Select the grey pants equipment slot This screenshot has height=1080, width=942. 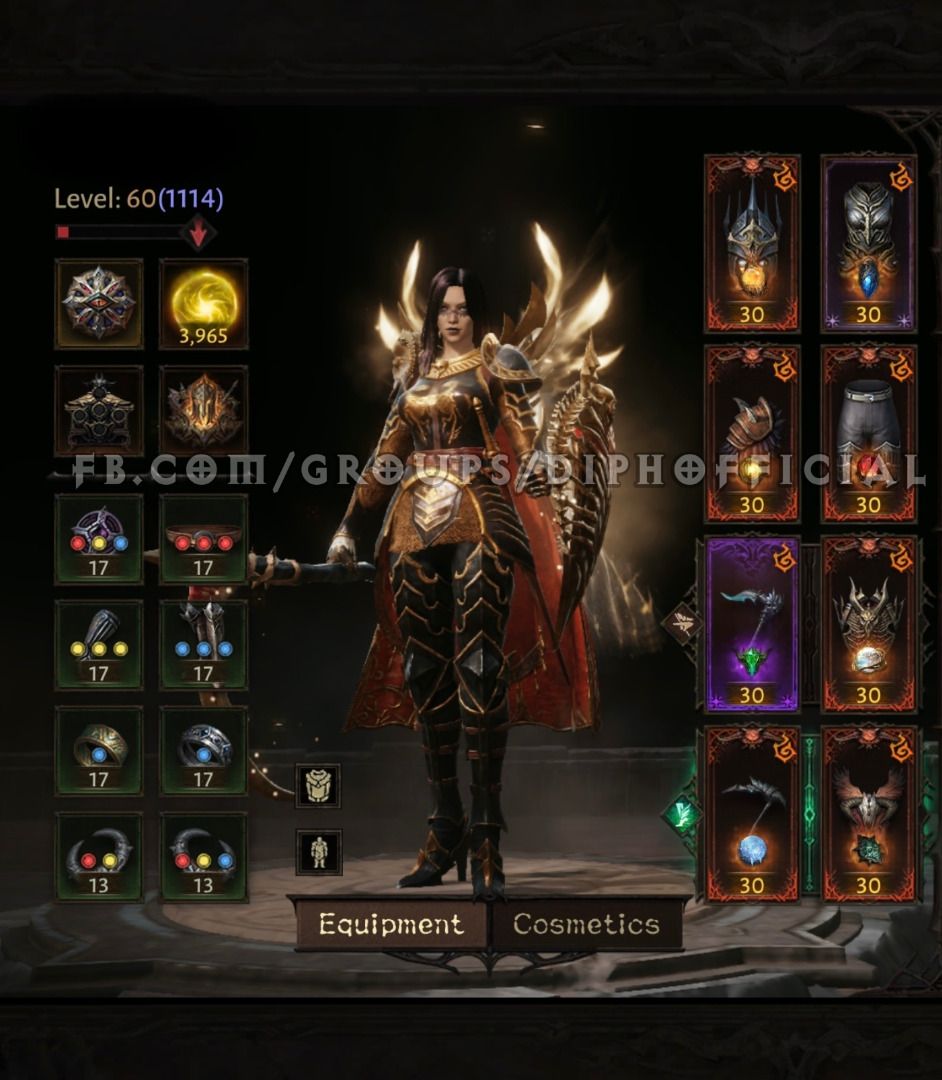click(868, 434)
